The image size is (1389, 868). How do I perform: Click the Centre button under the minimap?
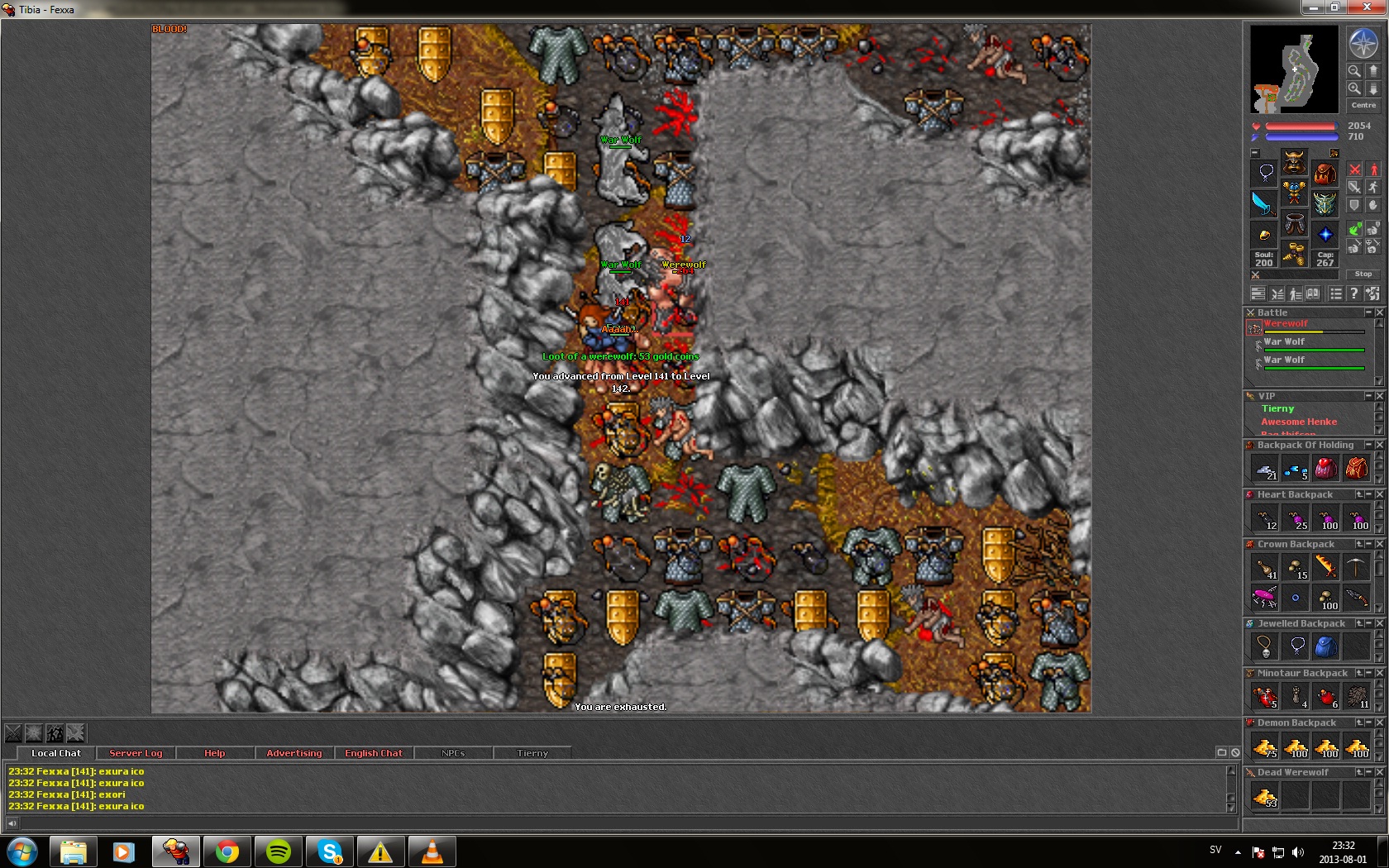pyautogui.click(x=1363, y=105)
